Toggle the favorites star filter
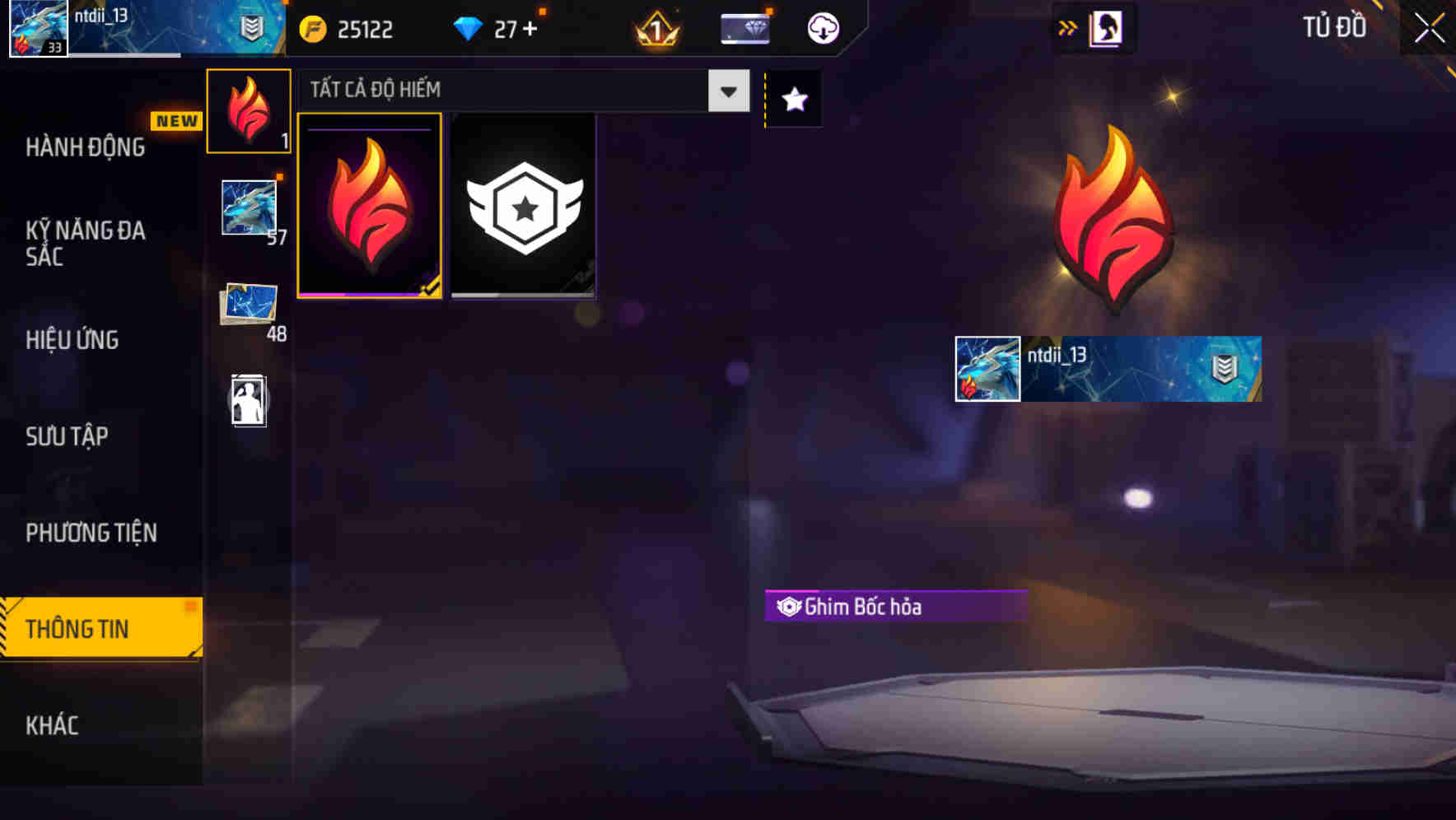This screenshot has width=1456, height=820. (792, 100)
